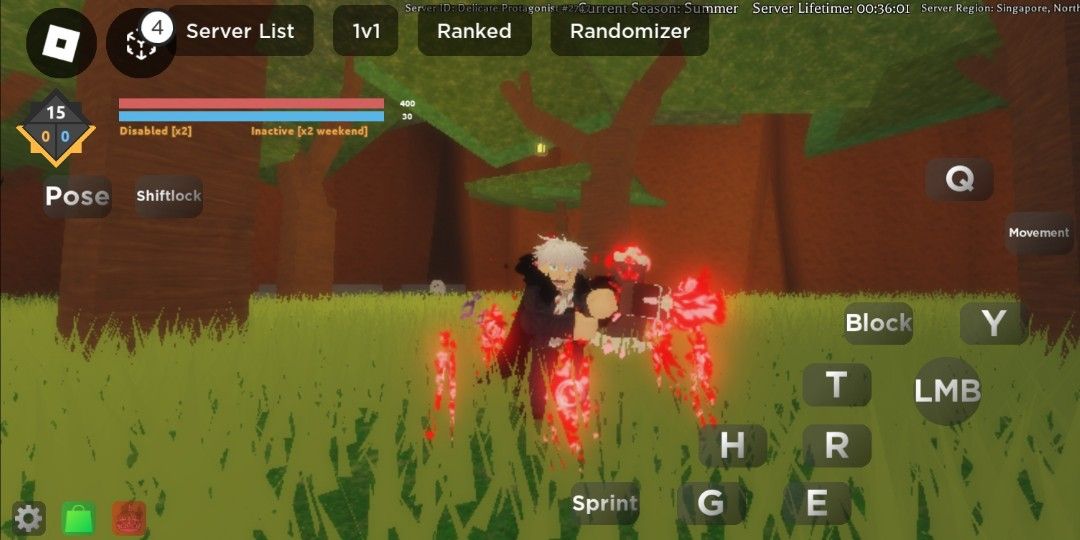The width and height of the screenshot is (1080, 540).
Task: Use the Y ability button
Action: click(993, 323)
